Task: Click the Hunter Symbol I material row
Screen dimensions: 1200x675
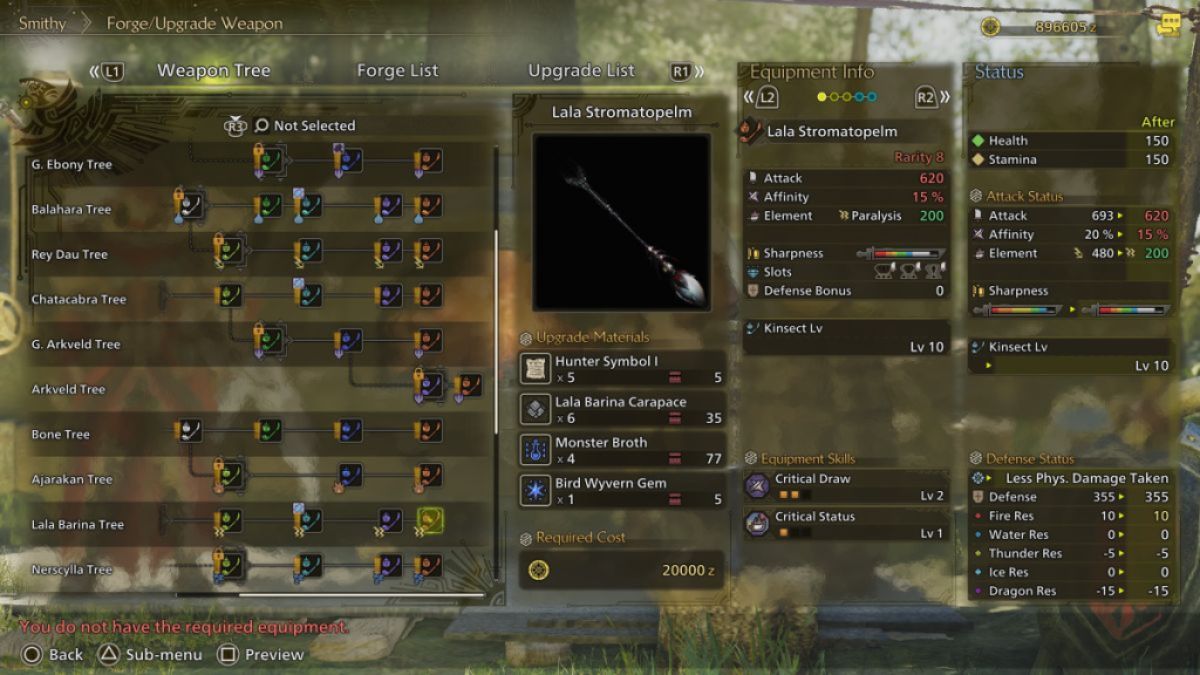Action: point(623,369)
